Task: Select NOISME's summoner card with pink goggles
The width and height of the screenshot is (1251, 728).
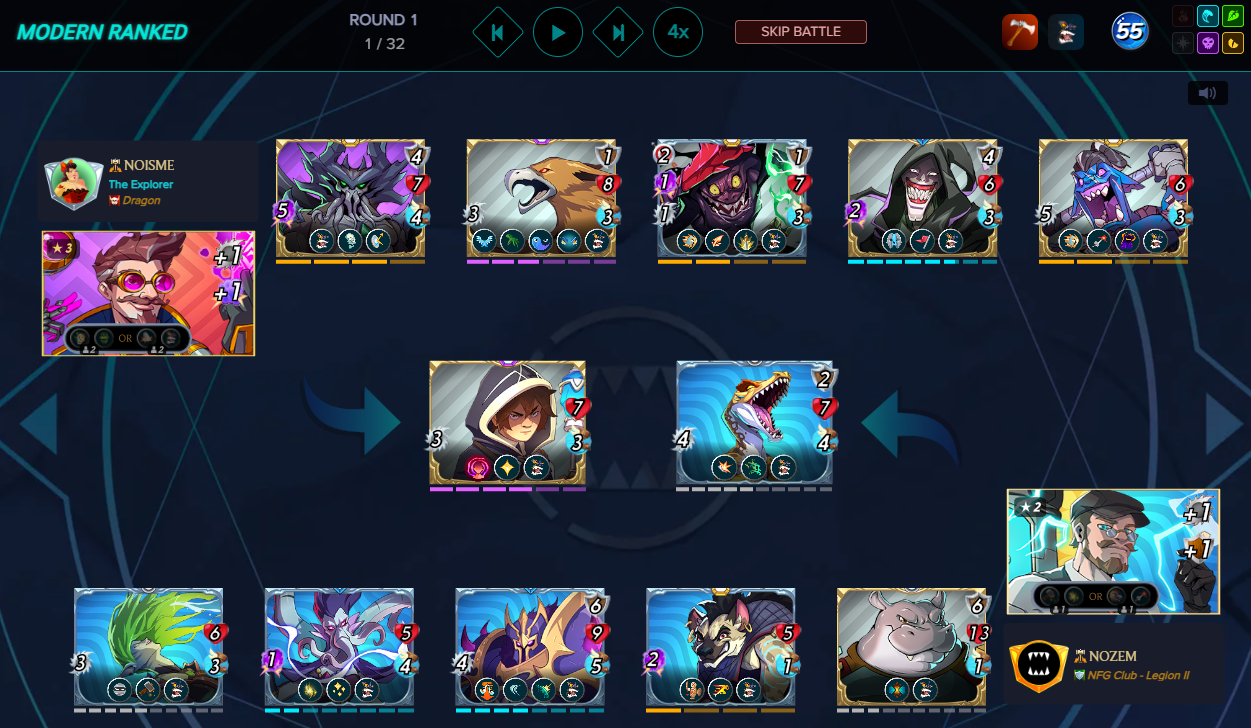Action: 148,293
